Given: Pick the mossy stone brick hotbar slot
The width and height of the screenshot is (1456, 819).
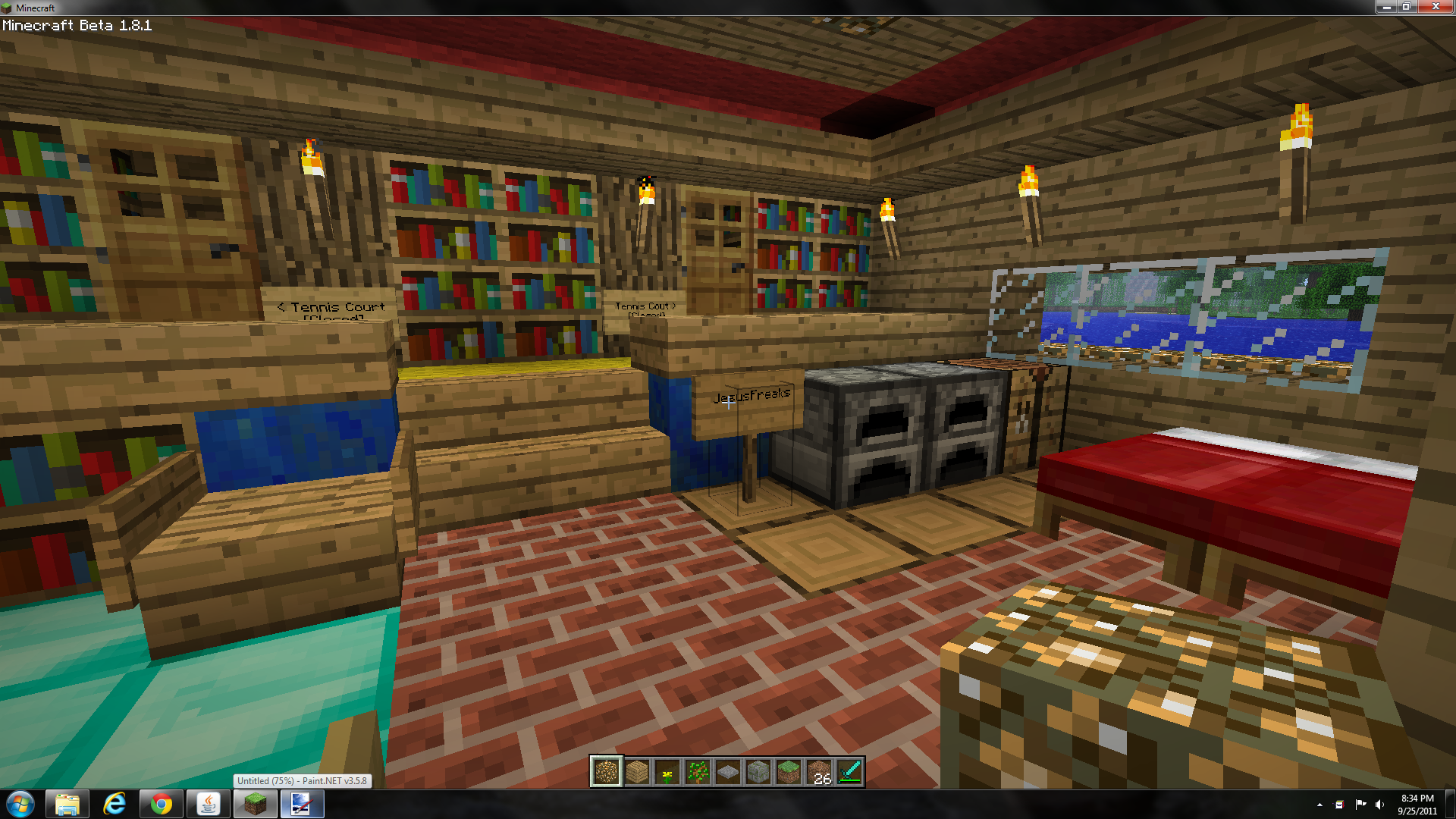Looking at the screenshot, I should (x=758, y=772).
